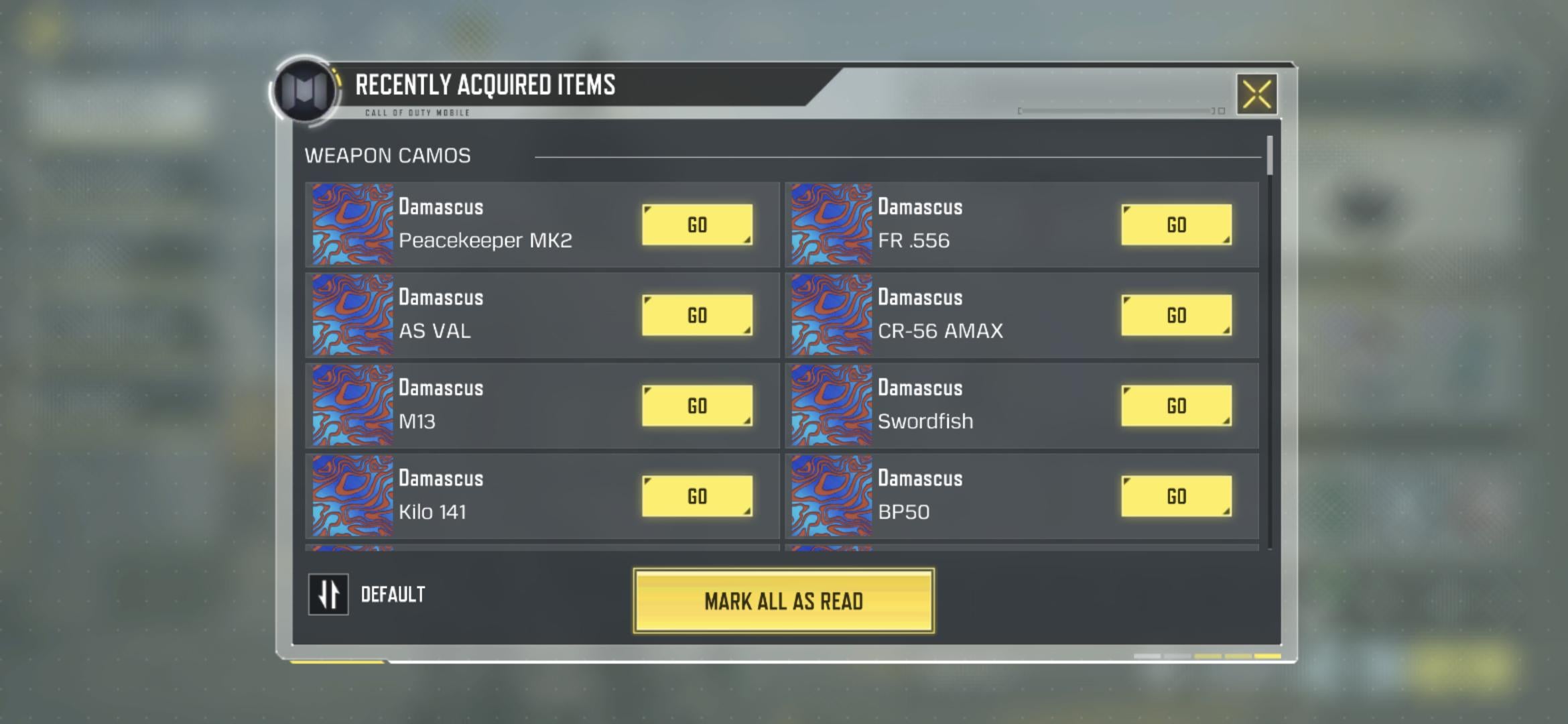Viewport: 1568px width, 724px height.
Task: Go to Damascus camo for Peacekeeper MK2
Action: coord(697,225)
